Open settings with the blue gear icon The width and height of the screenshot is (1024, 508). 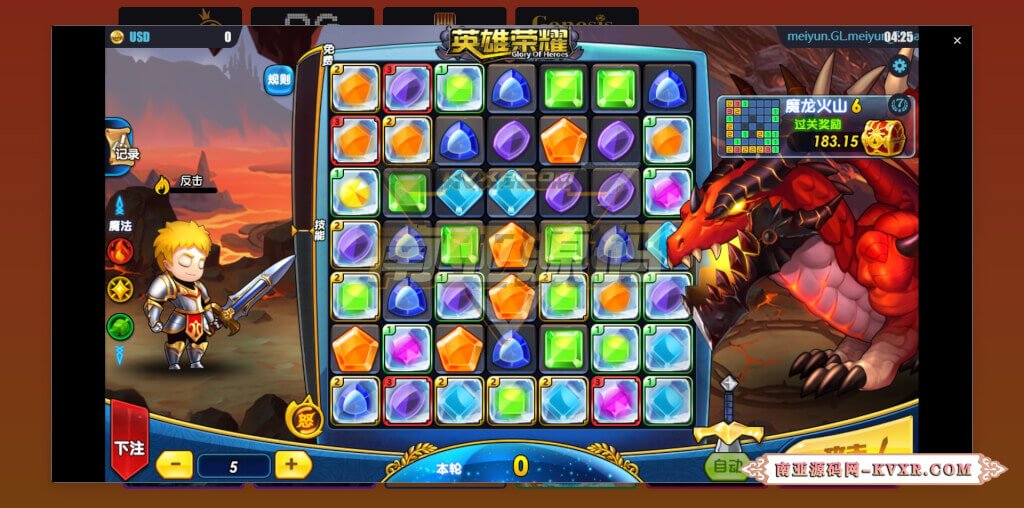click(899, 67)
